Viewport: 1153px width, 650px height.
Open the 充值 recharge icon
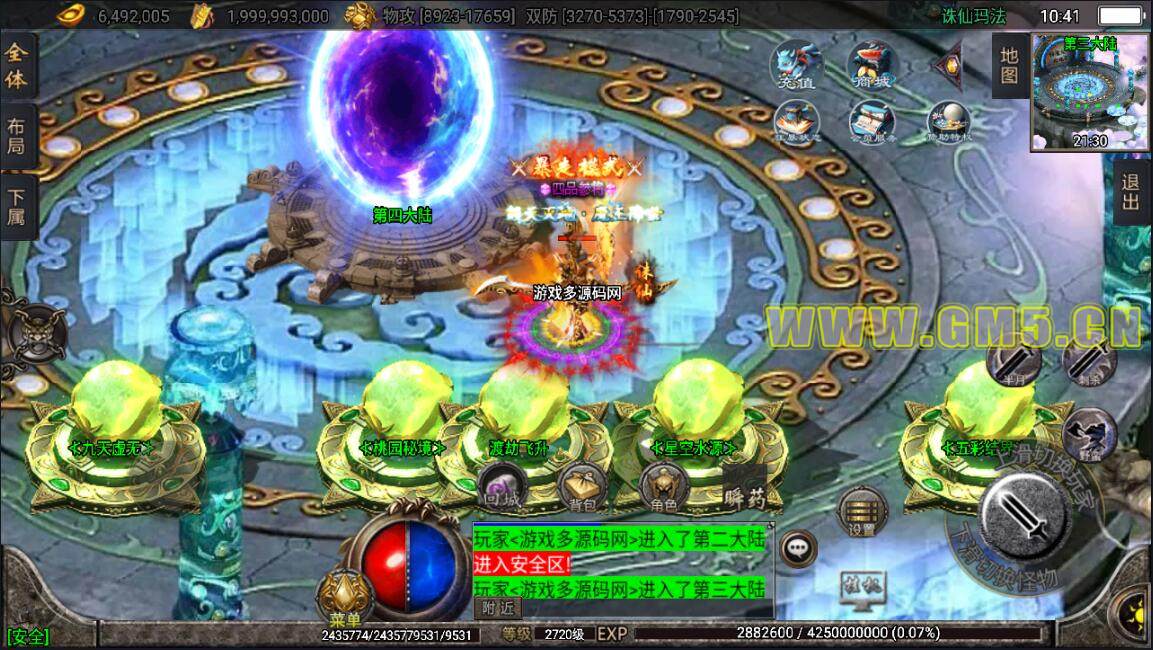pyautogui.click(x=795, y=65)
